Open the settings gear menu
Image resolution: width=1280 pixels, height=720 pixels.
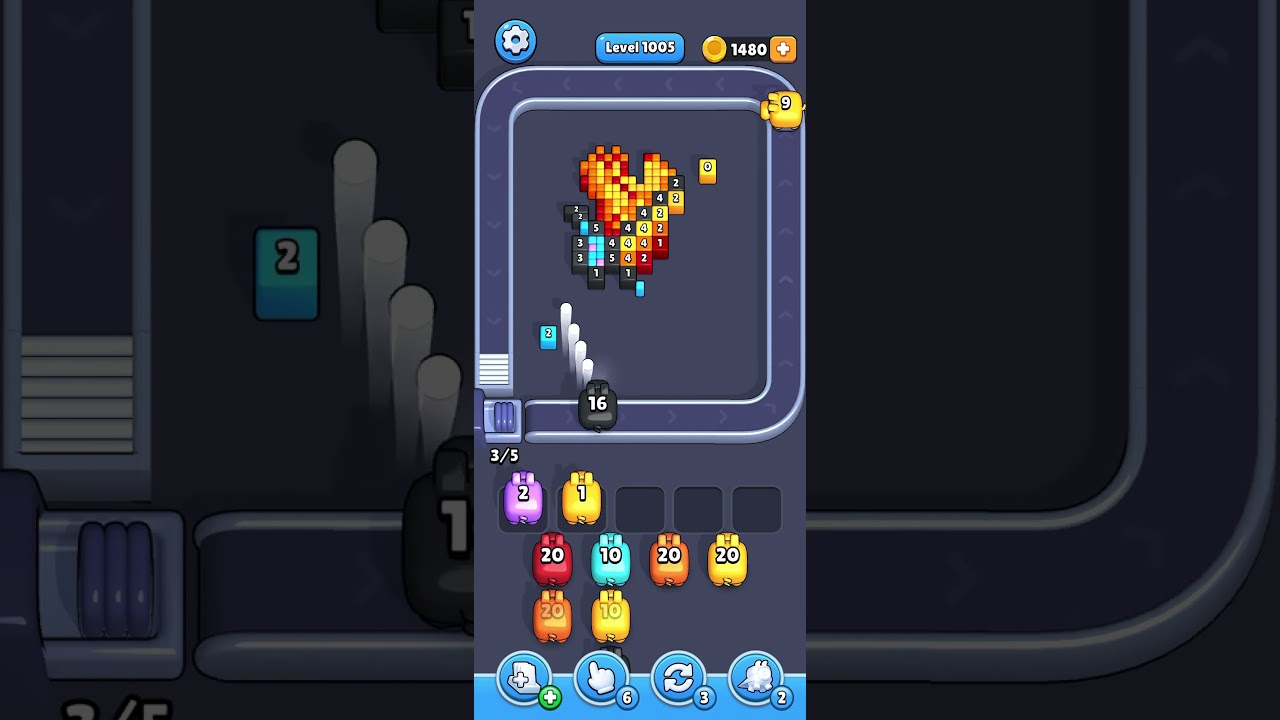516,40
